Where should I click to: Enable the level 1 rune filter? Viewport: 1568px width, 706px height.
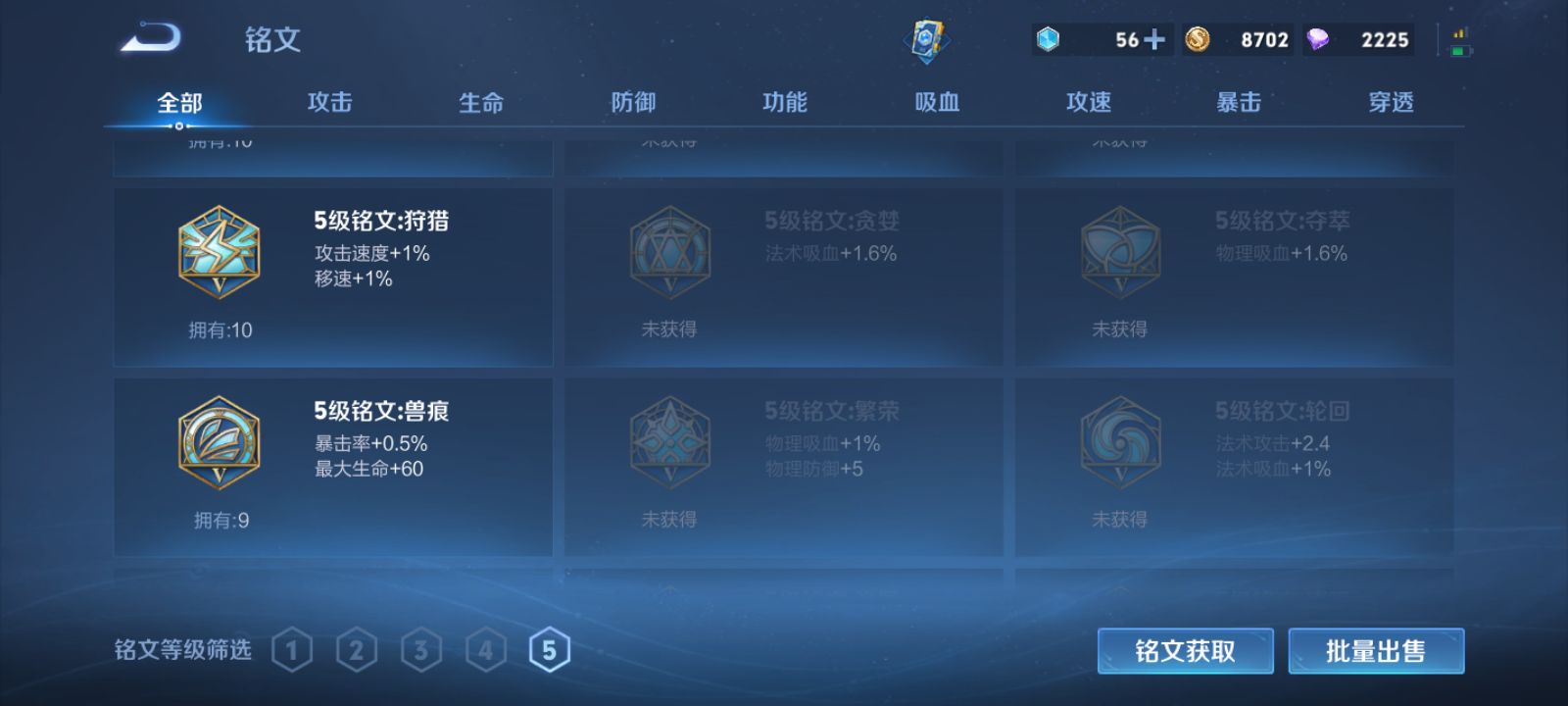(292, 648)
